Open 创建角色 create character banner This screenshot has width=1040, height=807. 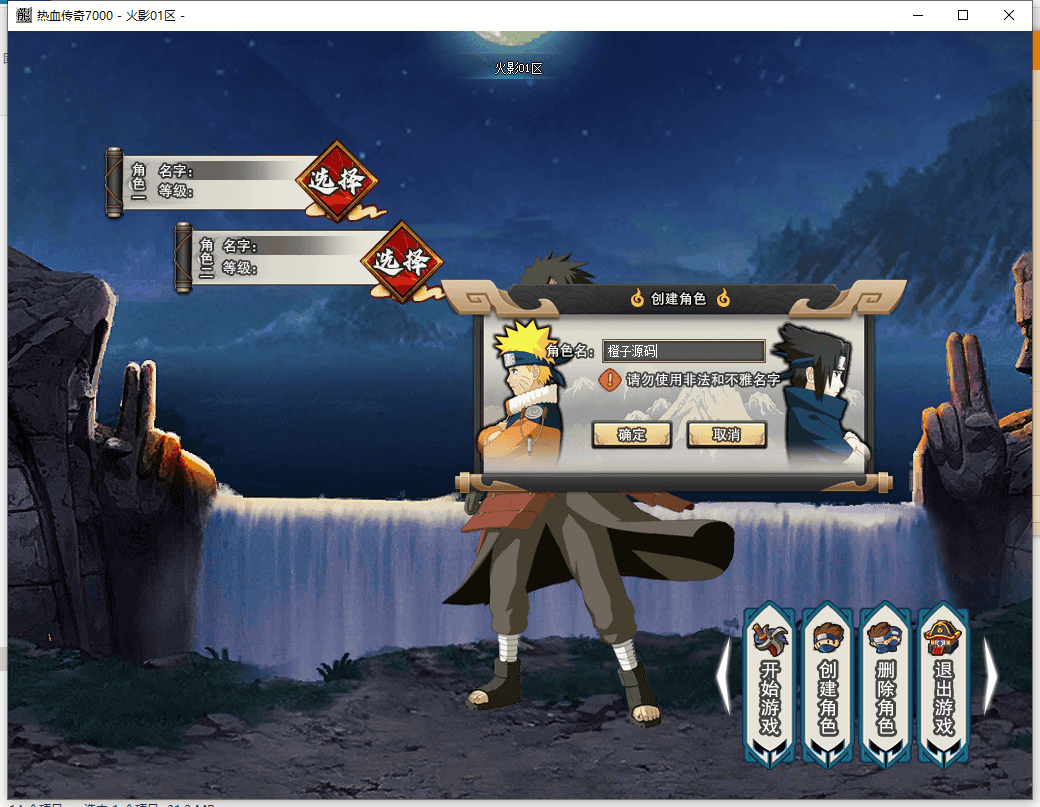point(828,686)
